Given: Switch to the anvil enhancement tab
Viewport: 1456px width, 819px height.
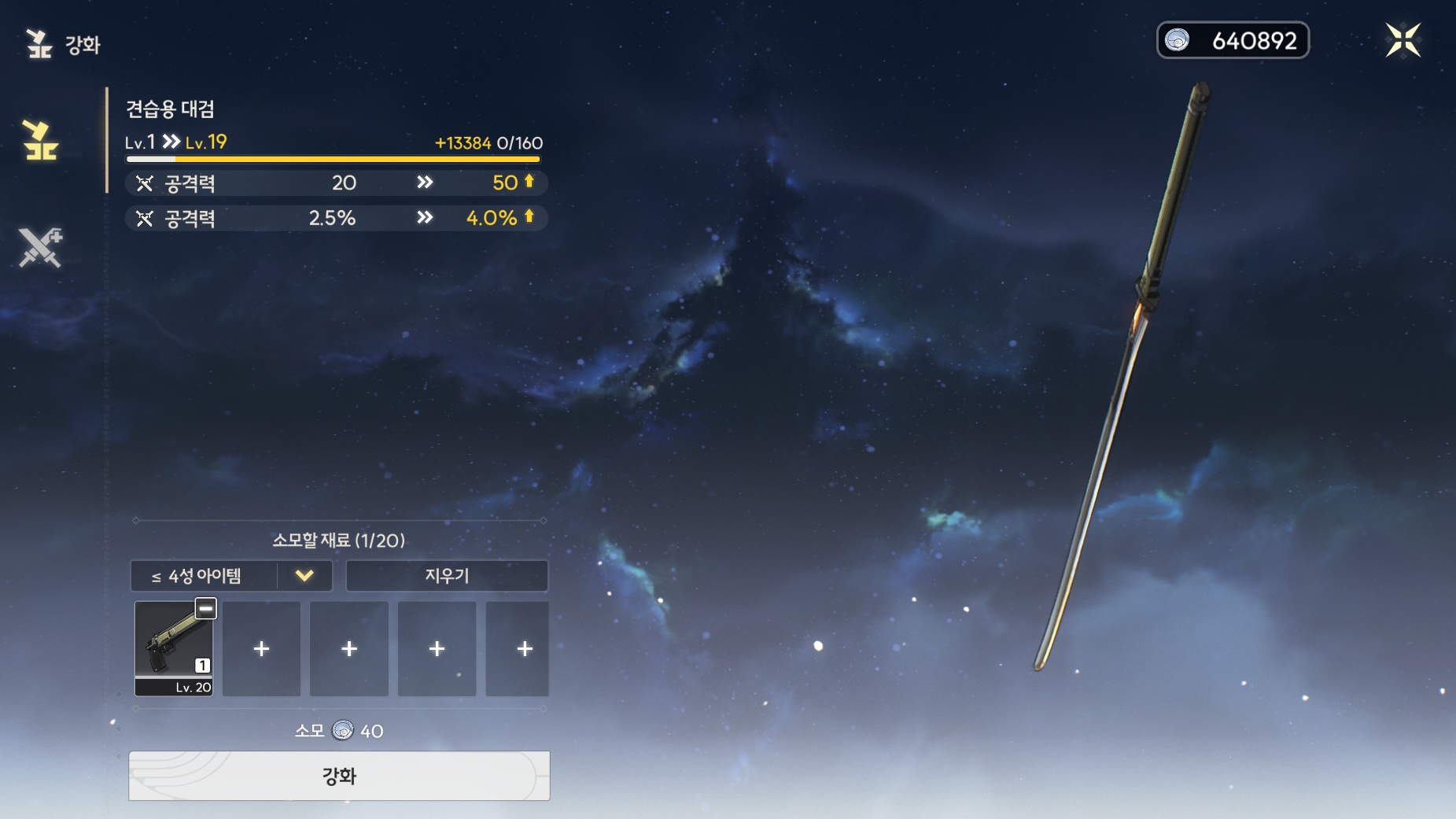Looking at the screenshot, I should click(40, 141).
